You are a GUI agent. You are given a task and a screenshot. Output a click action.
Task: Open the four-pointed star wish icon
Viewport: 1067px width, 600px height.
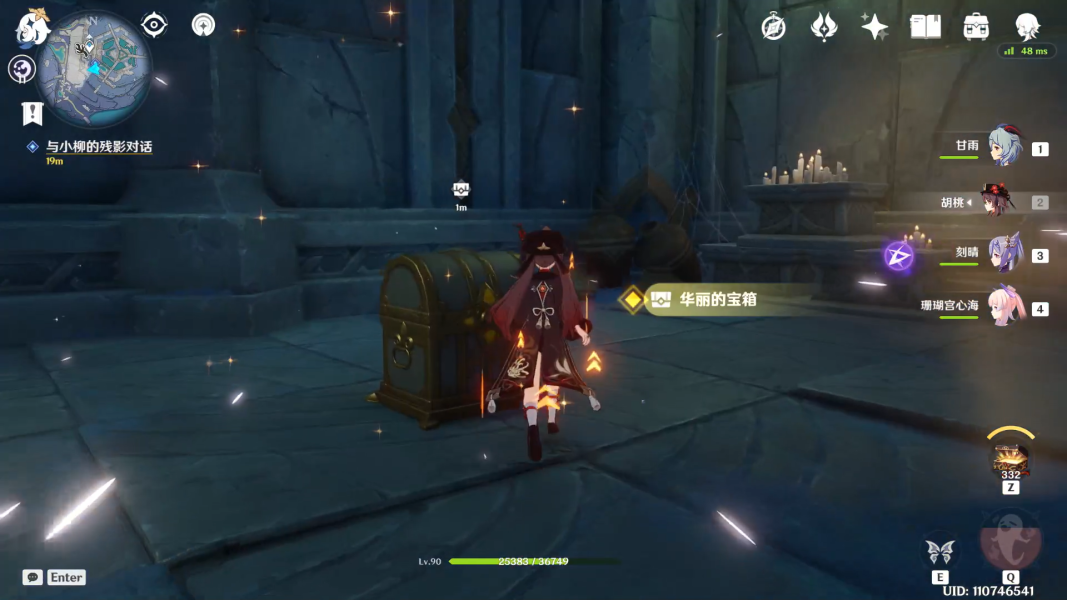tap(875, 27)
